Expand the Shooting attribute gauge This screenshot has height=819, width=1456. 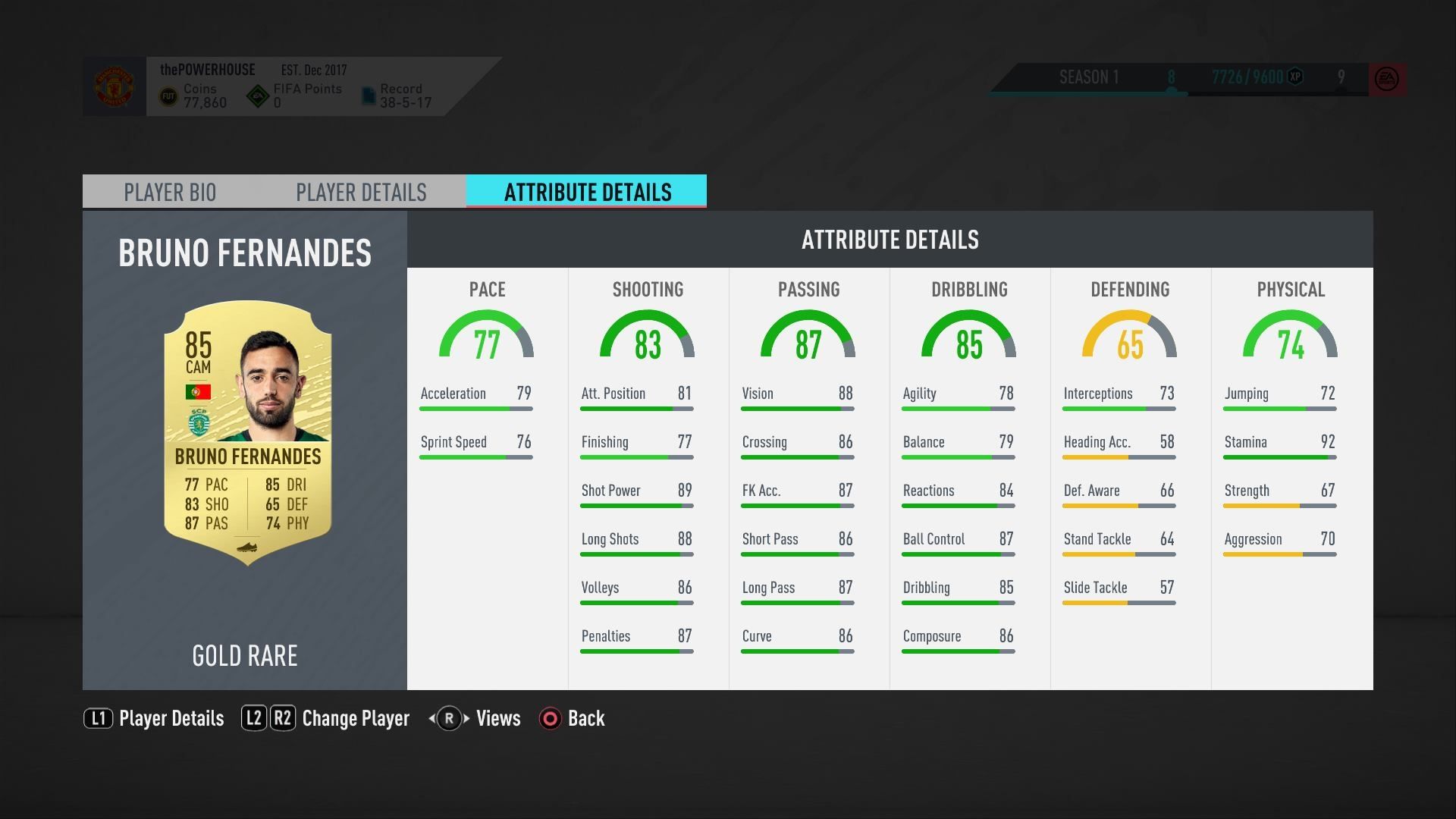[648, 337]
